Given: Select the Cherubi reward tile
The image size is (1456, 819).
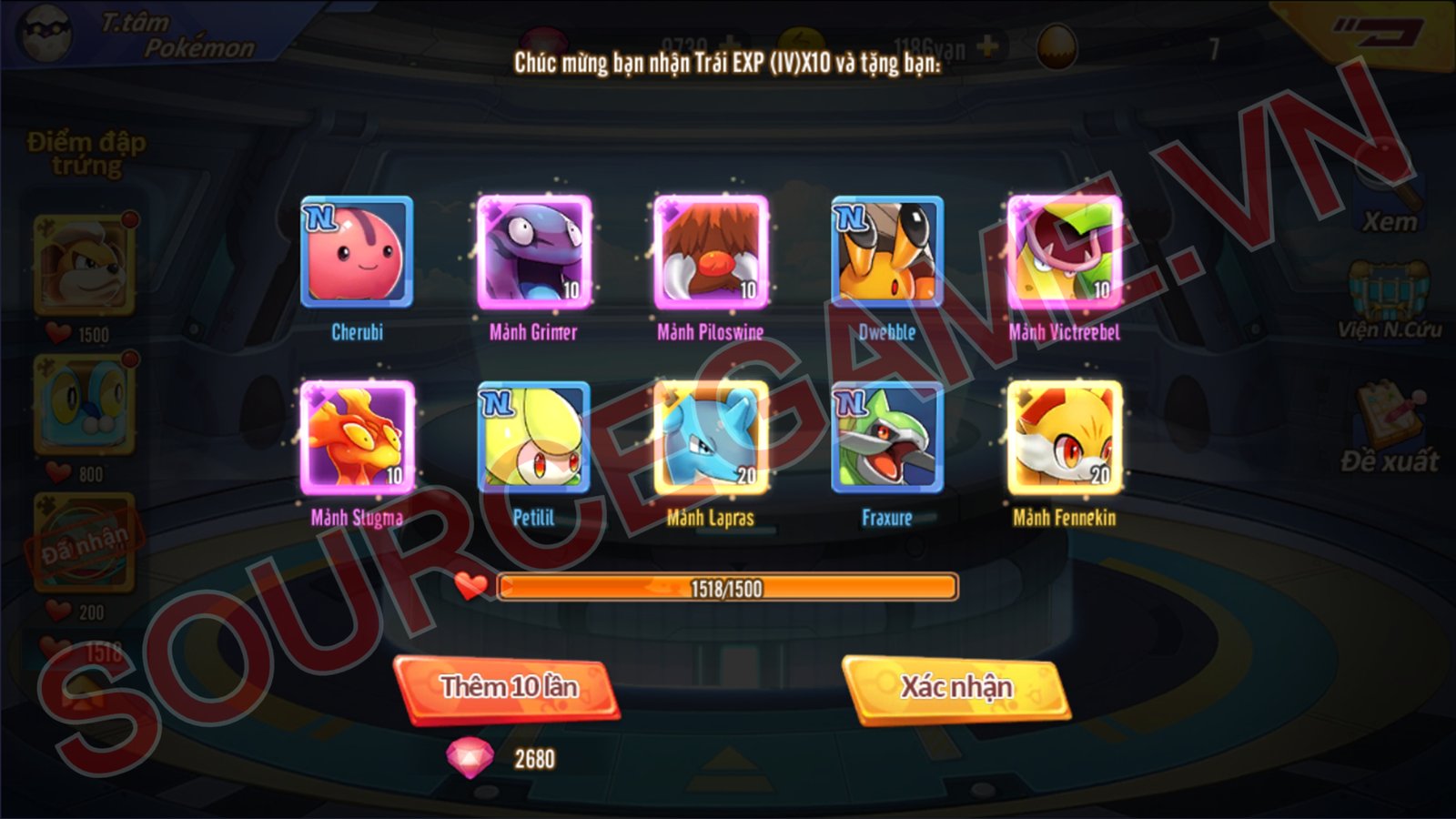Looking at the screenshot, I should (357, 252).
